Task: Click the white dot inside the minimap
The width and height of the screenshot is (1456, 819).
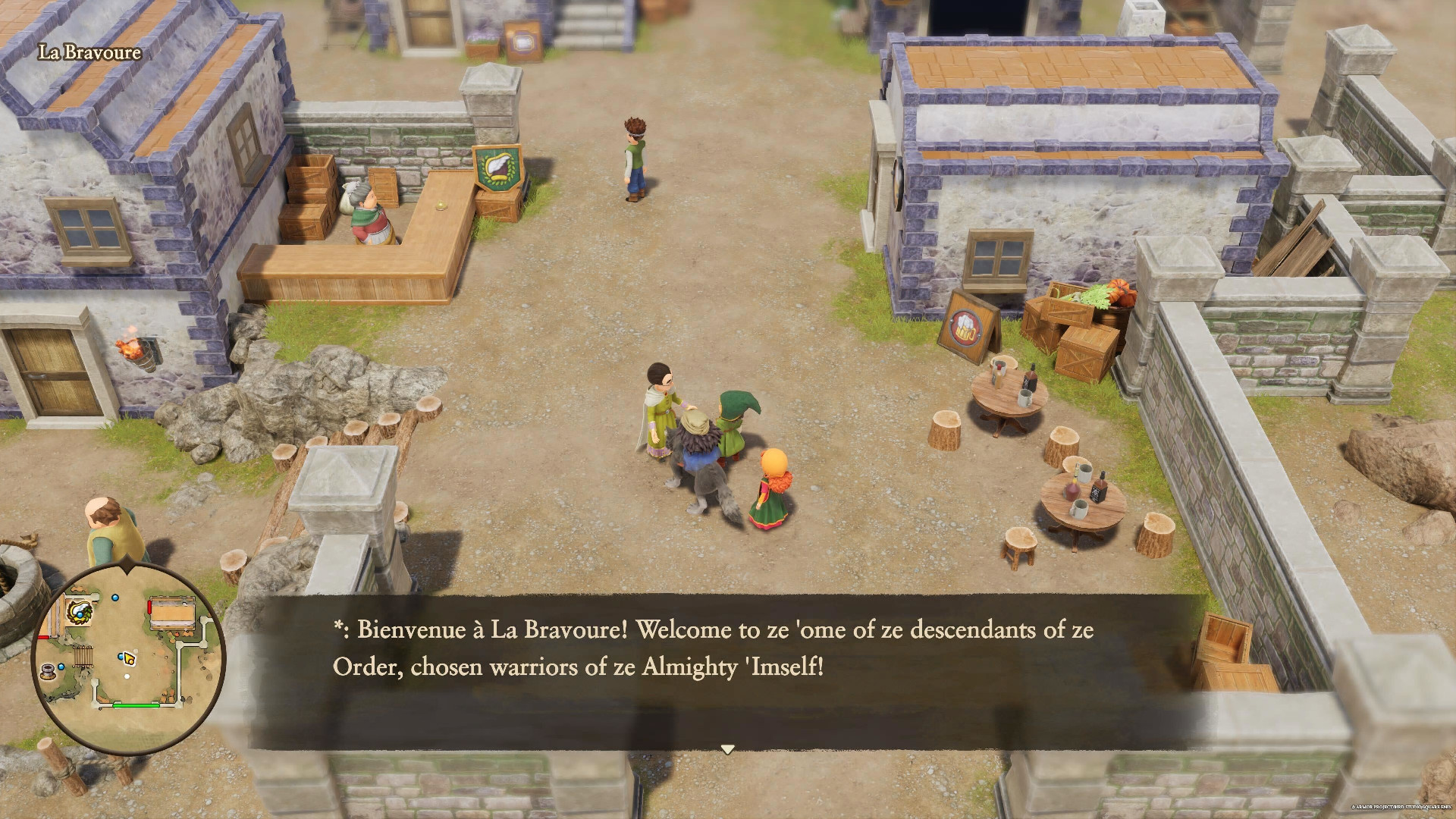Action: pos(127,676)
